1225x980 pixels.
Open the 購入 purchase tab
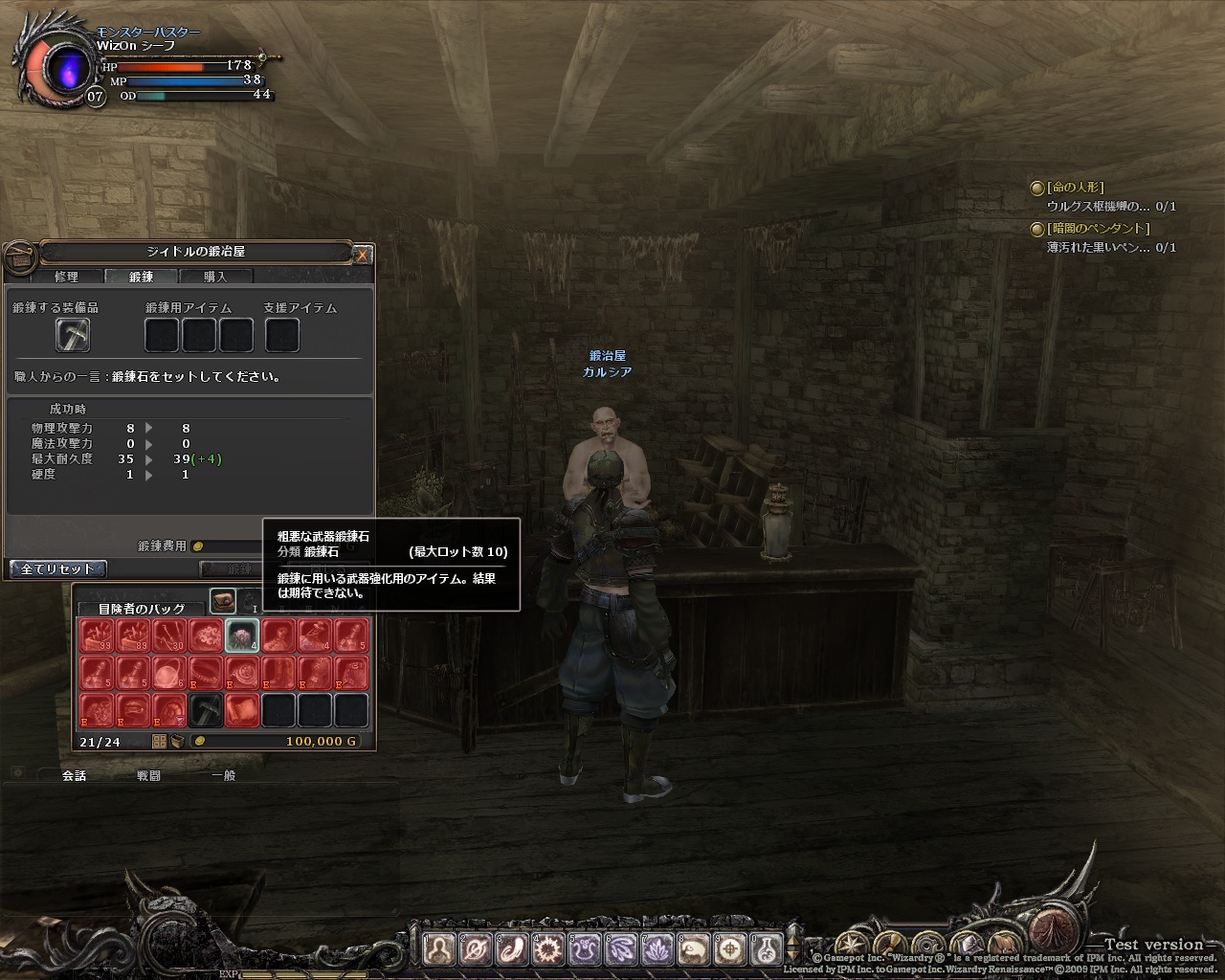coord(215,277)
